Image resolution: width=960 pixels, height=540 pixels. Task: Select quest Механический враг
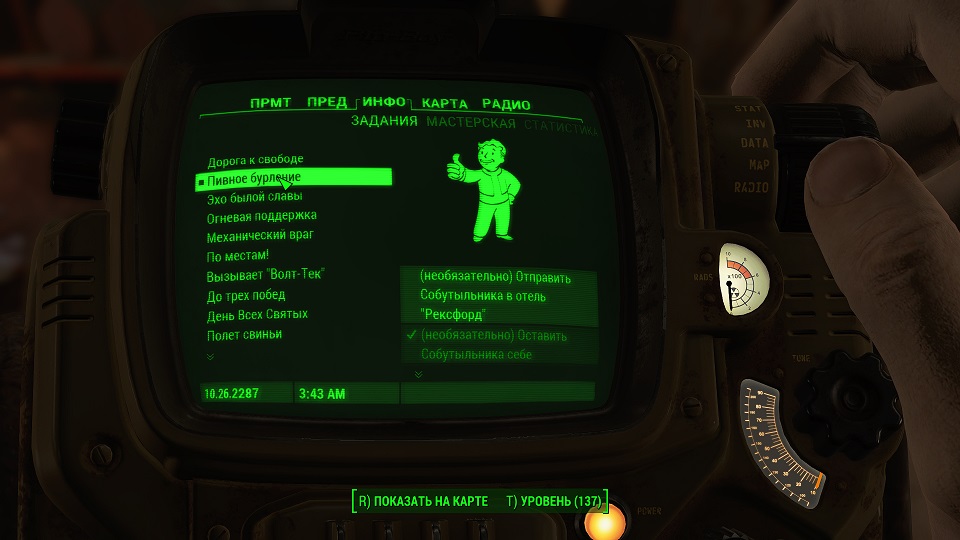coord(260,236)
